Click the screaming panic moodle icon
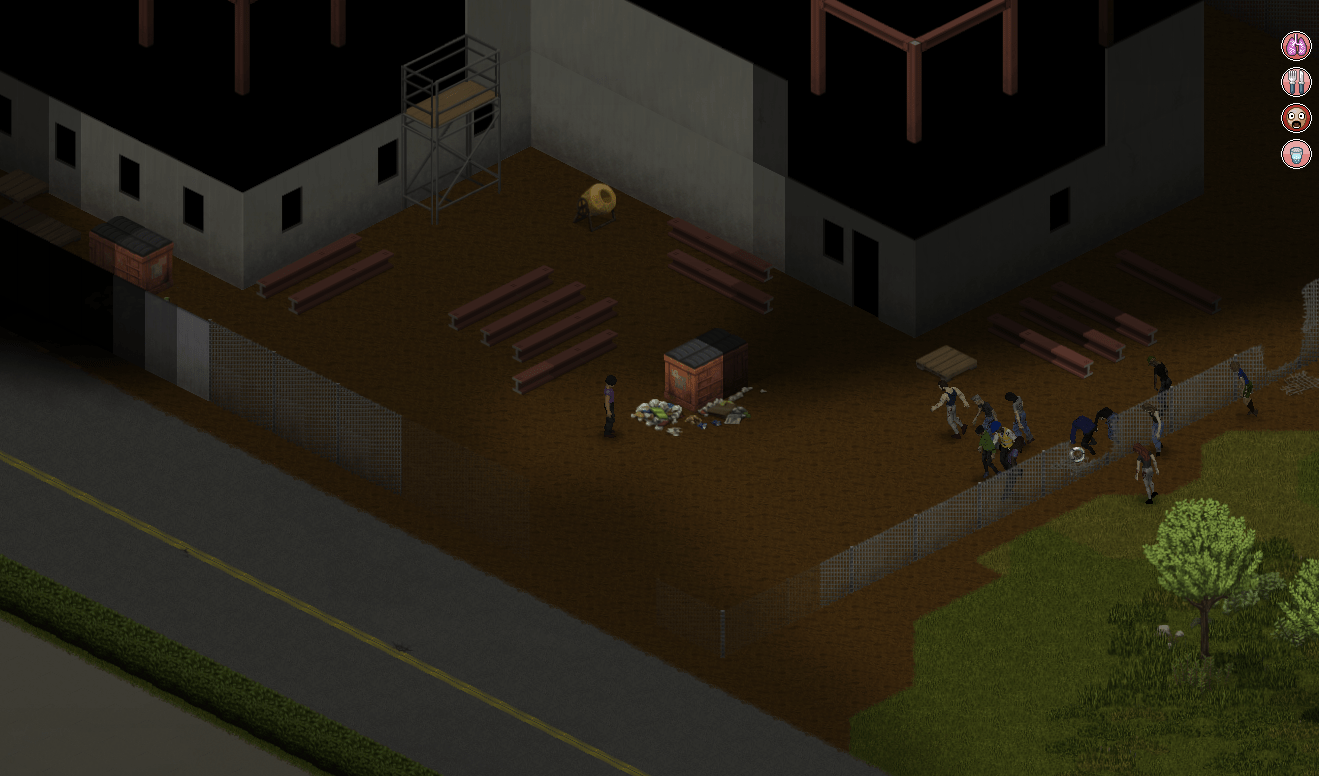The image size is (1319, 776). coord(1295,119)
